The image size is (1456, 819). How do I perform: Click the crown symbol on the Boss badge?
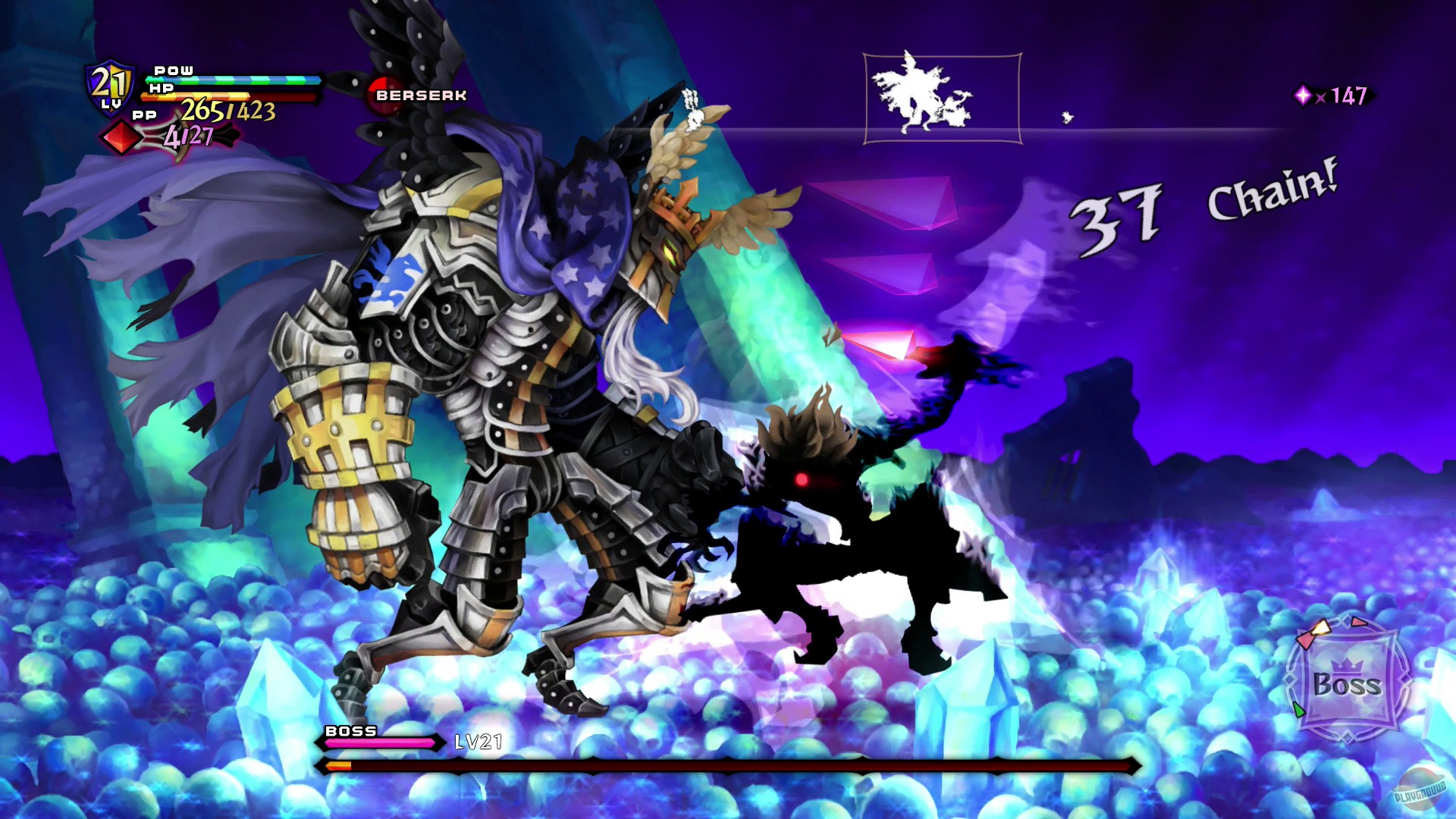click(x=1348, y=665)
